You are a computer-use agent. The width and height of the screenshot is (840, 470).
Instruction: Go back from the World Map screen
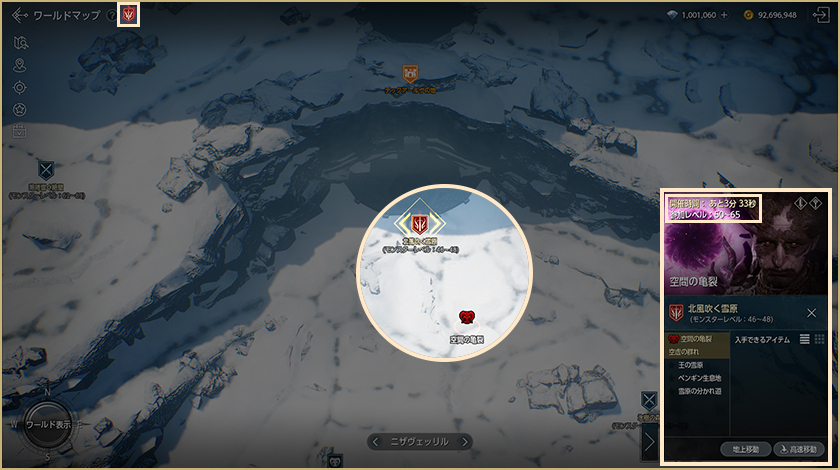tap(18, 15)
